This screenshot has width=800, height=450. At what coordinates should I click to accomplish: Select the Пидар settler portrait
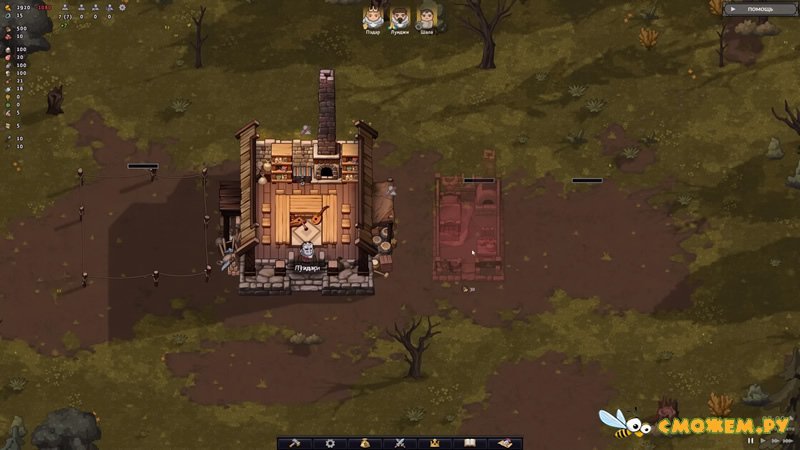pyautogui.click(x=372, y=17)
